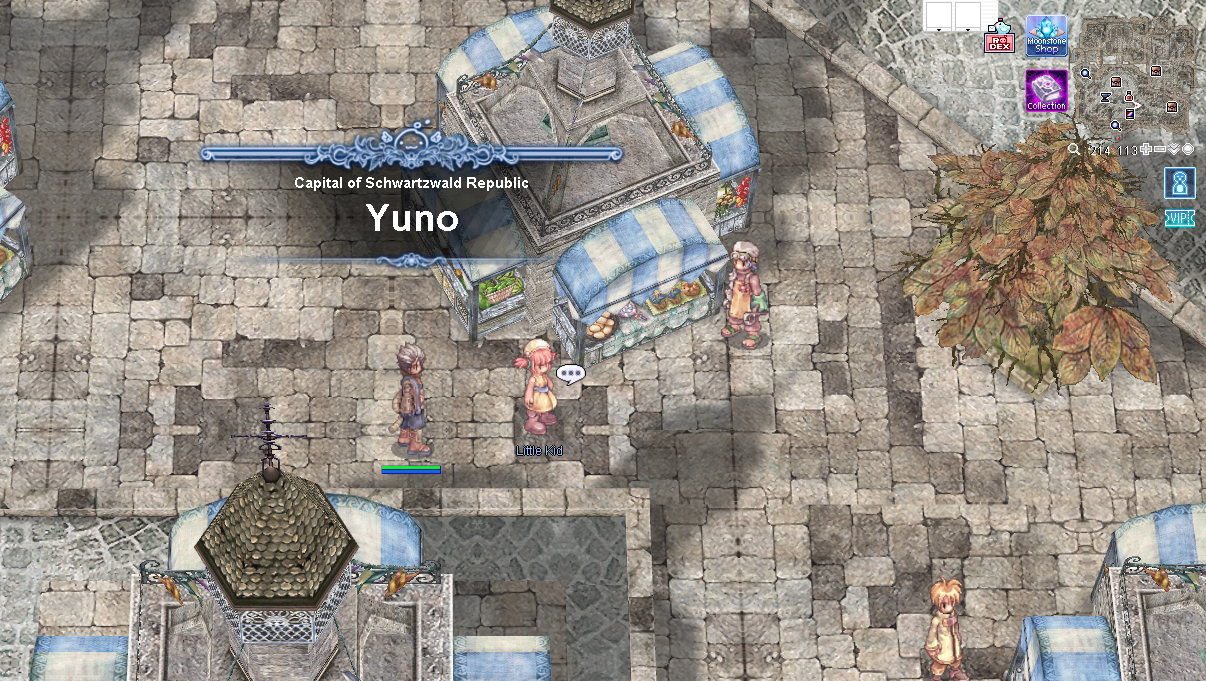Open the Collection book
Screen dimensions: 1206x681
click(1046, 91)
